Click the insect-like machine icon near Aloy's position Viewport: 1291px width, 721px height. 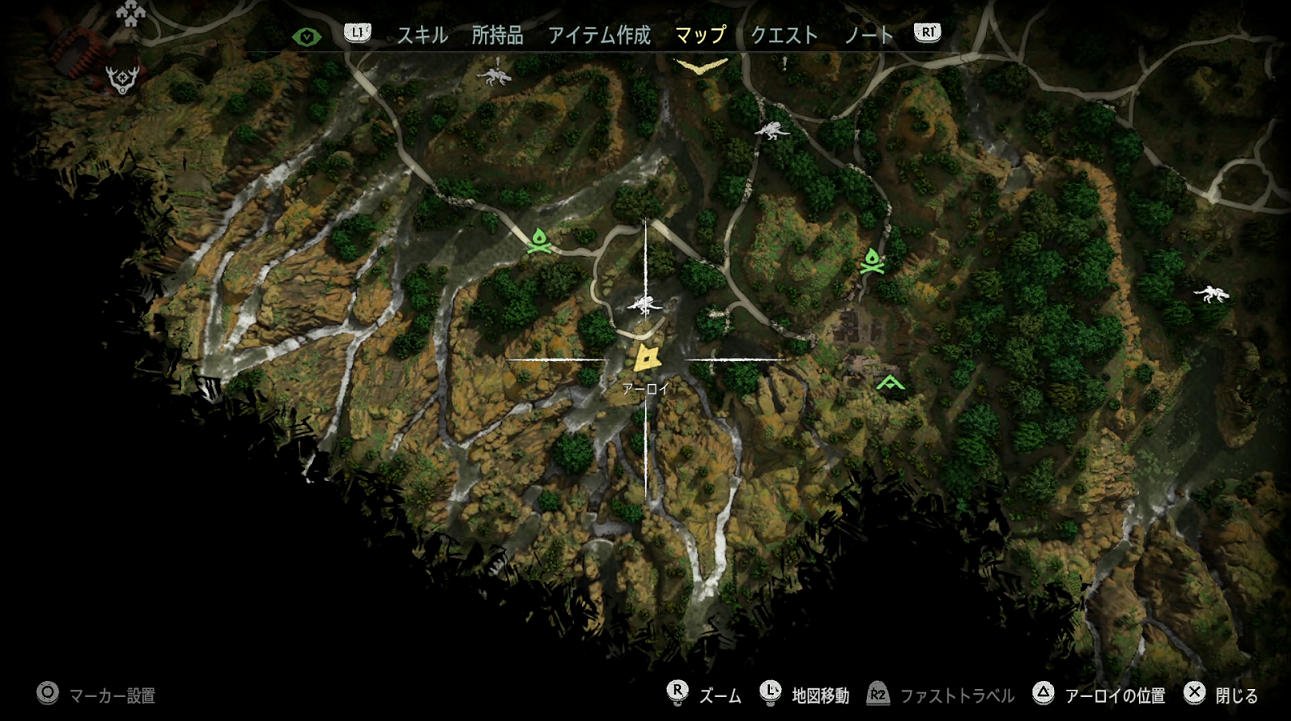point(646,306)
